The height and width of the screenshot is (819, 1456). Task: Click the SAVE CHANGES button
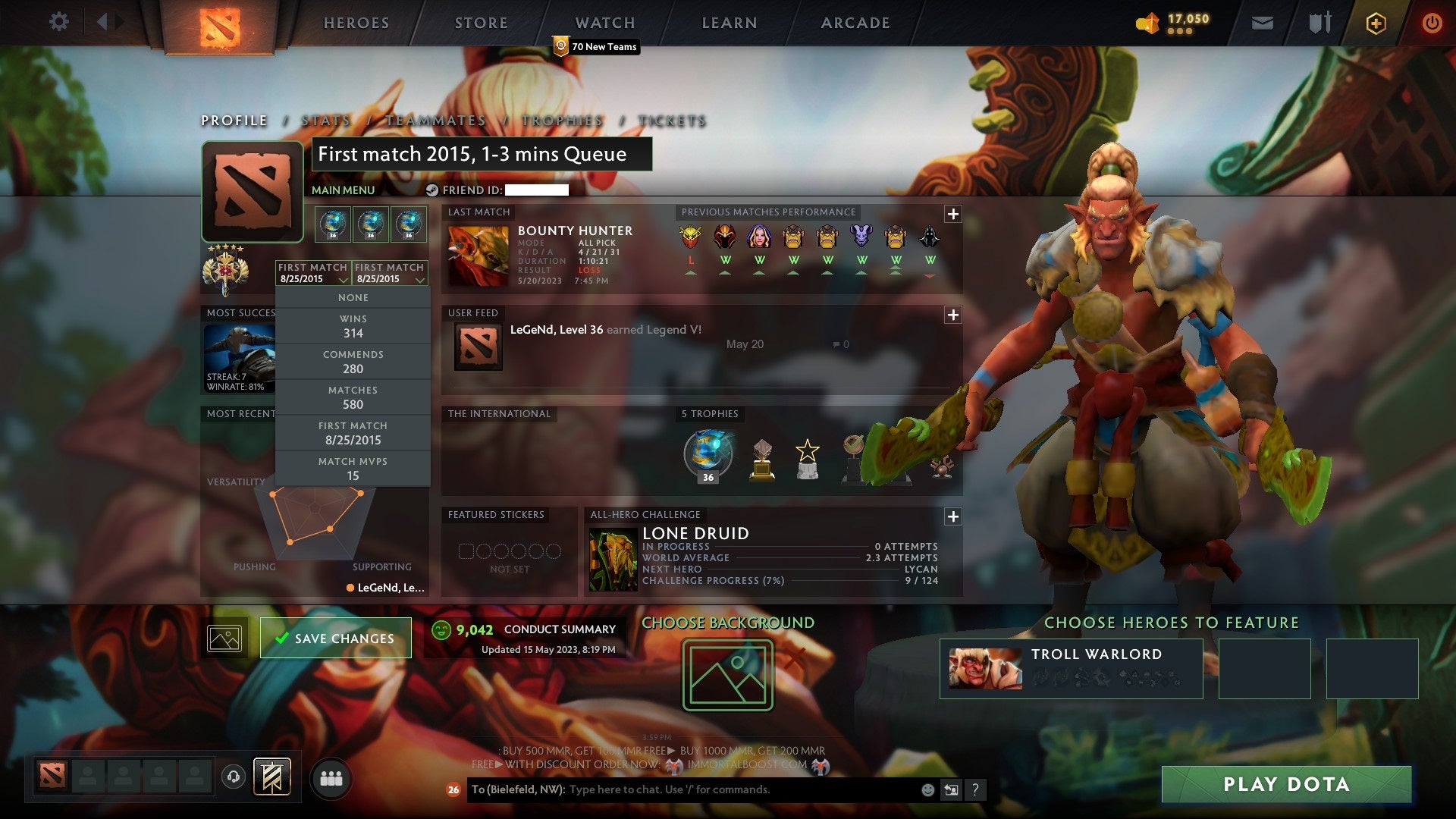pyautogui.click(x=335, y=639)
